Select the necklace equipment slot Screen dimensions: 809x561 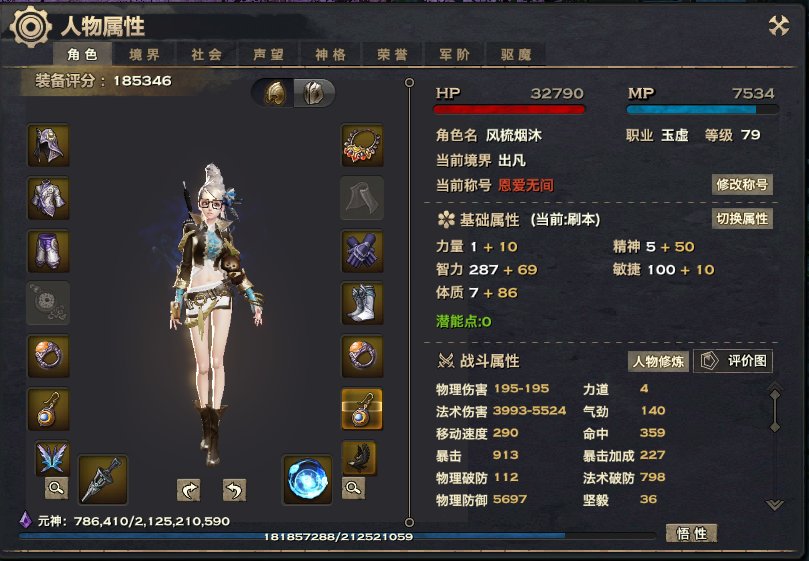pyautogui.click(x=362, y=145)
